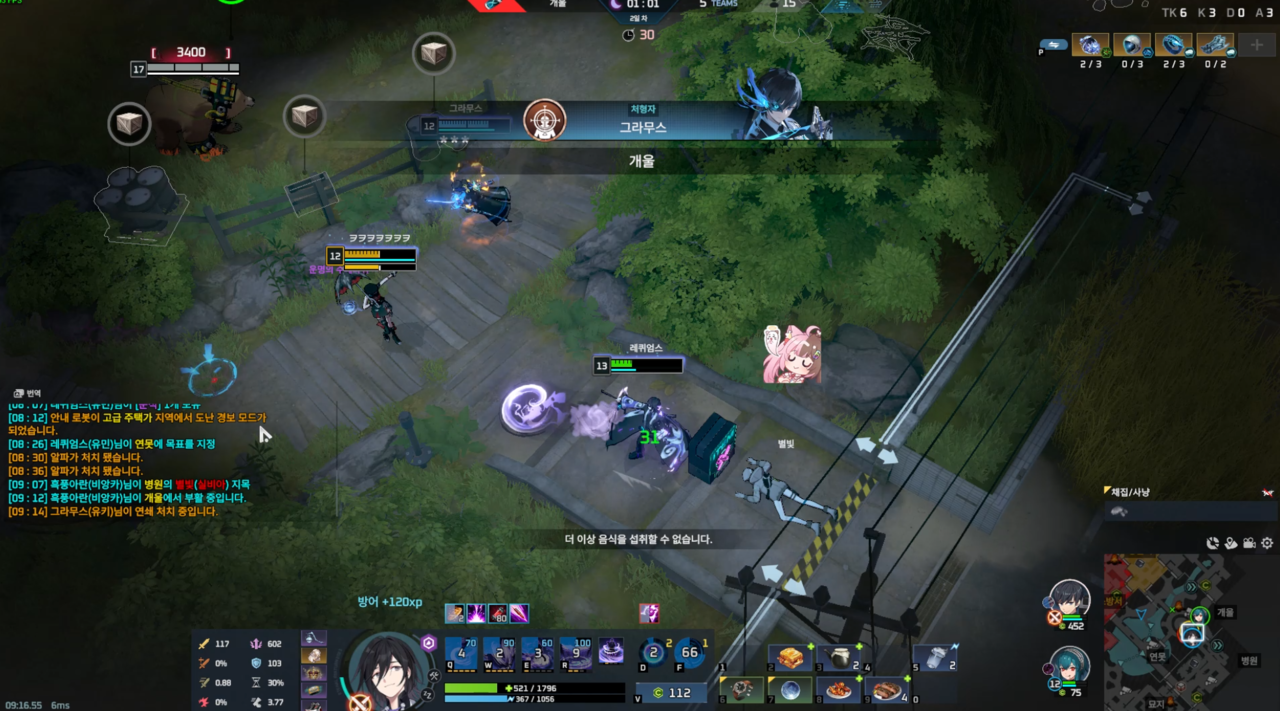Image resolution: width=1280 pixels, height=711 pixels.
Task: Click the minimap at the 연못 area
Action: (x=1158, y=657)
